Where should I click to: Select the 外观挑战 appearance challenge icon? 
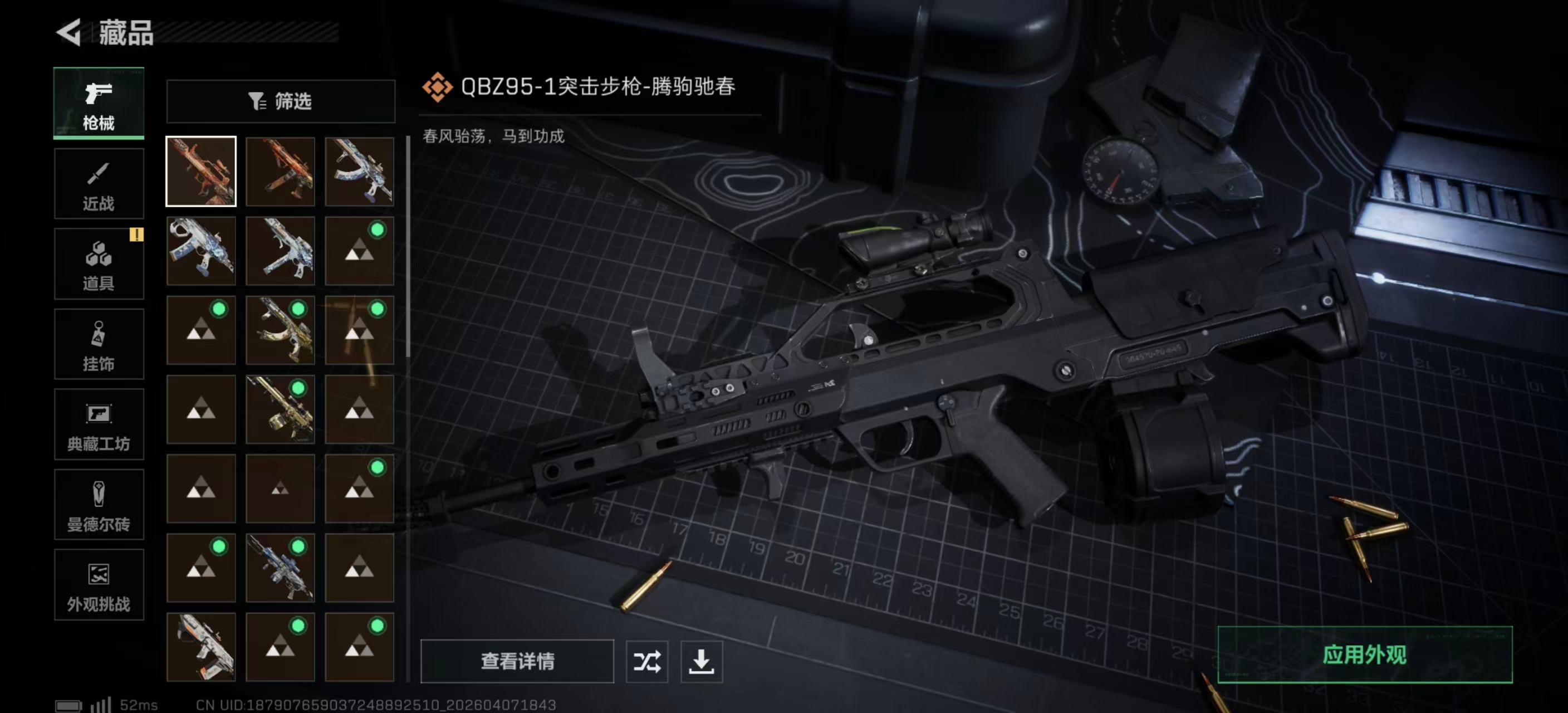pyautogui.click(x=99, y=584)
